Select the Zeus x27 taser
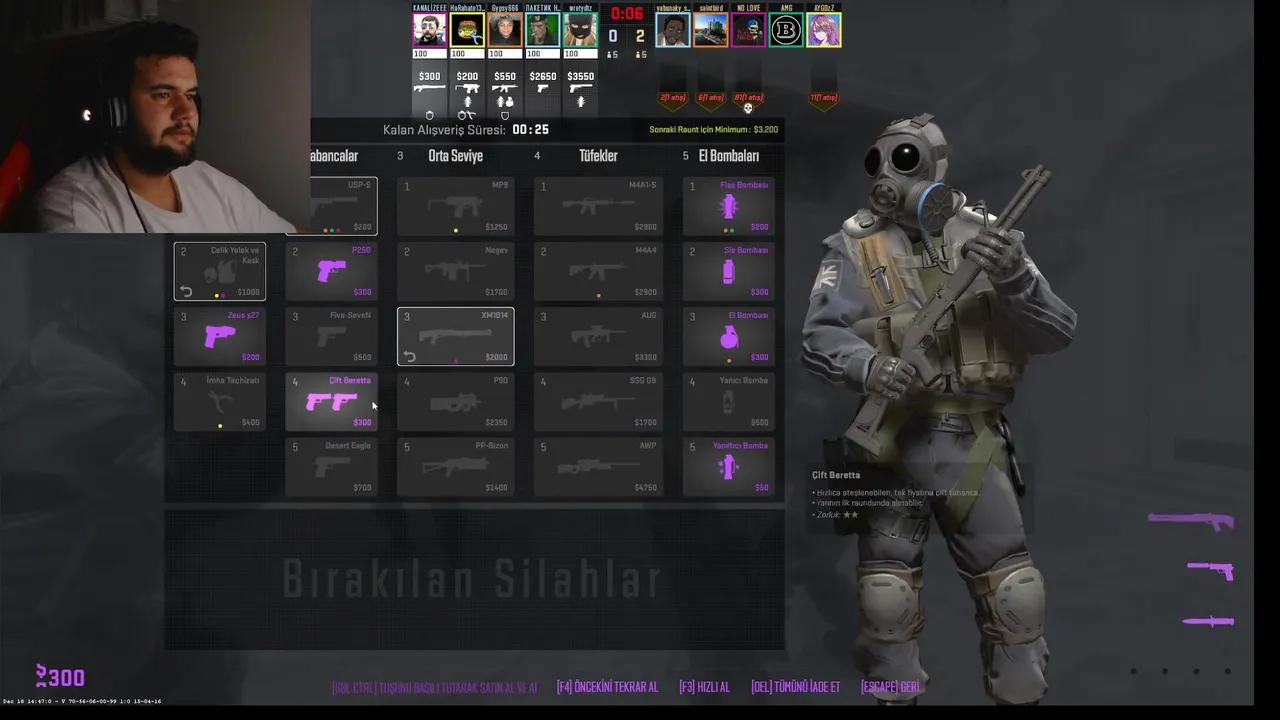The height and width of the screenshot is (720, 1280). click(219, 335)
